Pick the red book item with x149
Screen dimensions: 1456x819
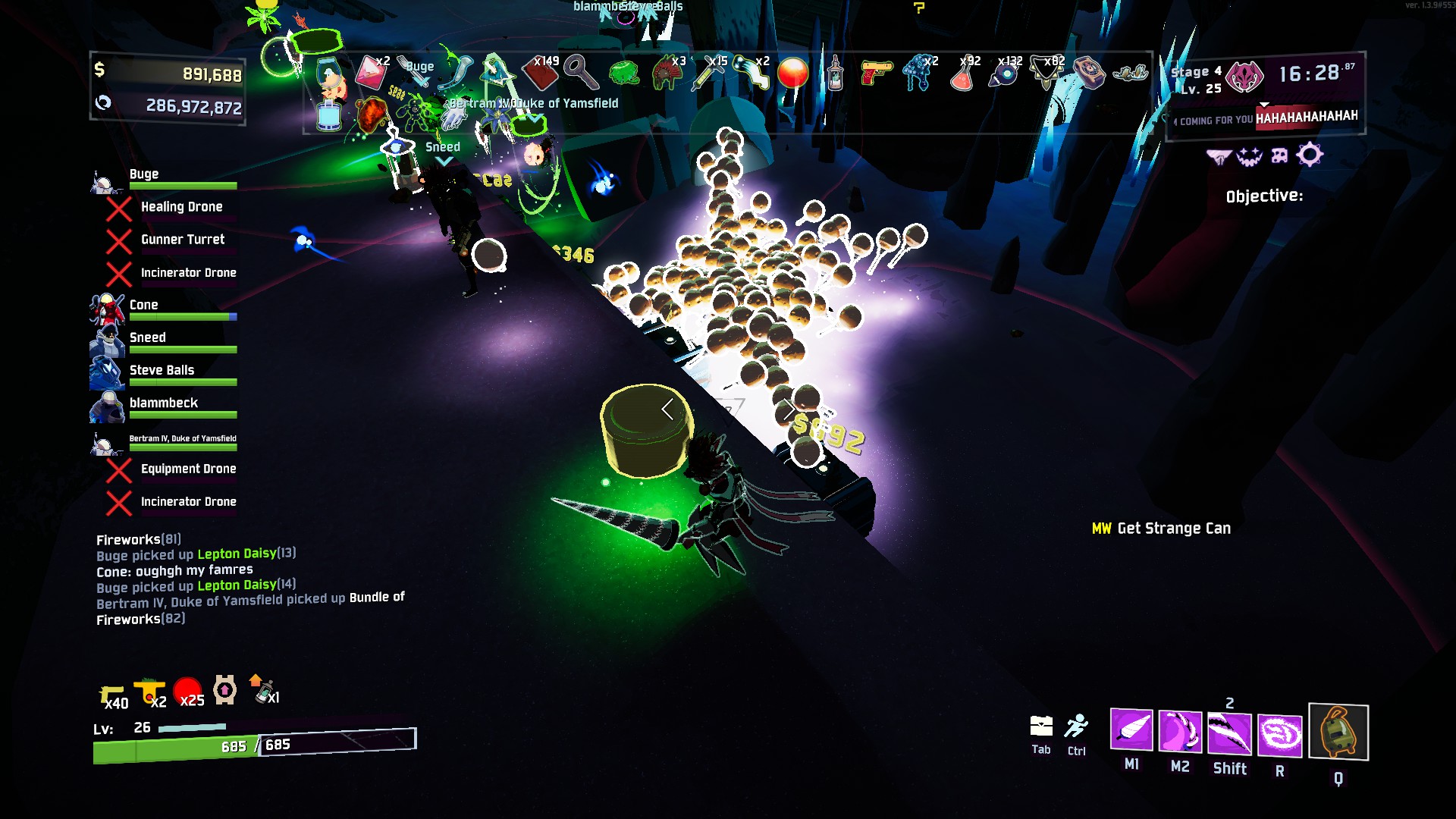pos(541,74)
